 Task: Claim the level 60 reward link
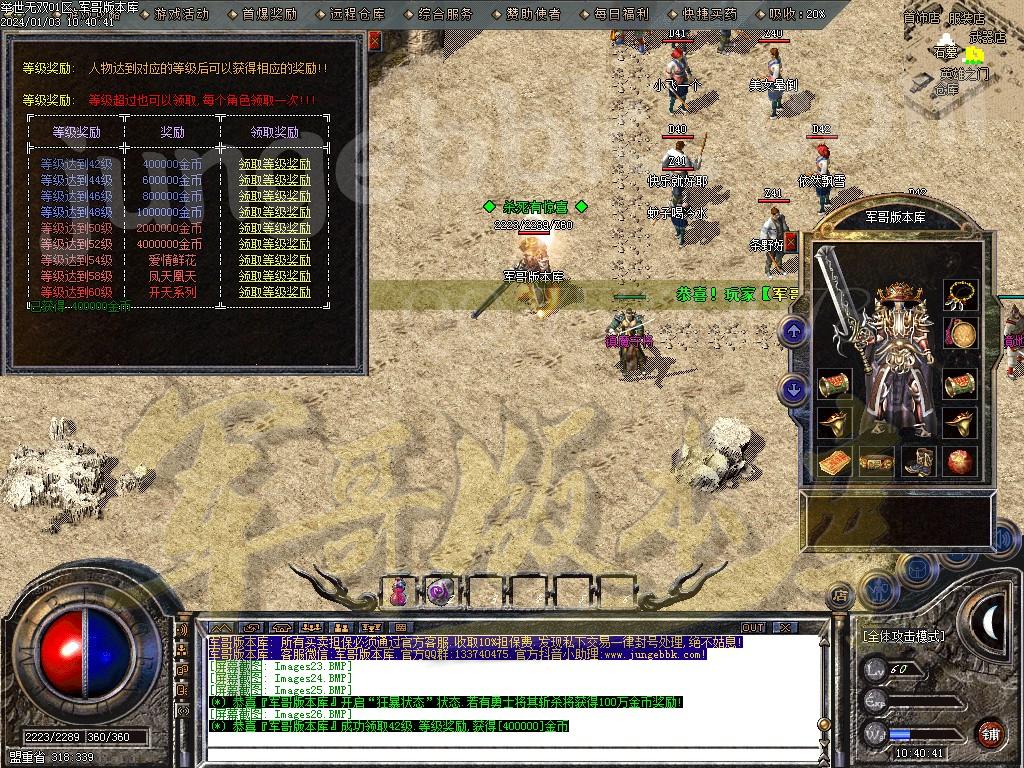click(x=274, y=293)
